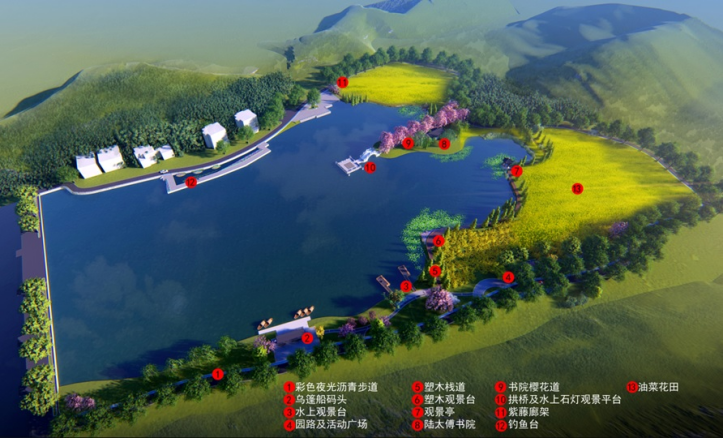
Task: Click the 油菜花田 legend entry
Action: [x=657, y=386]
